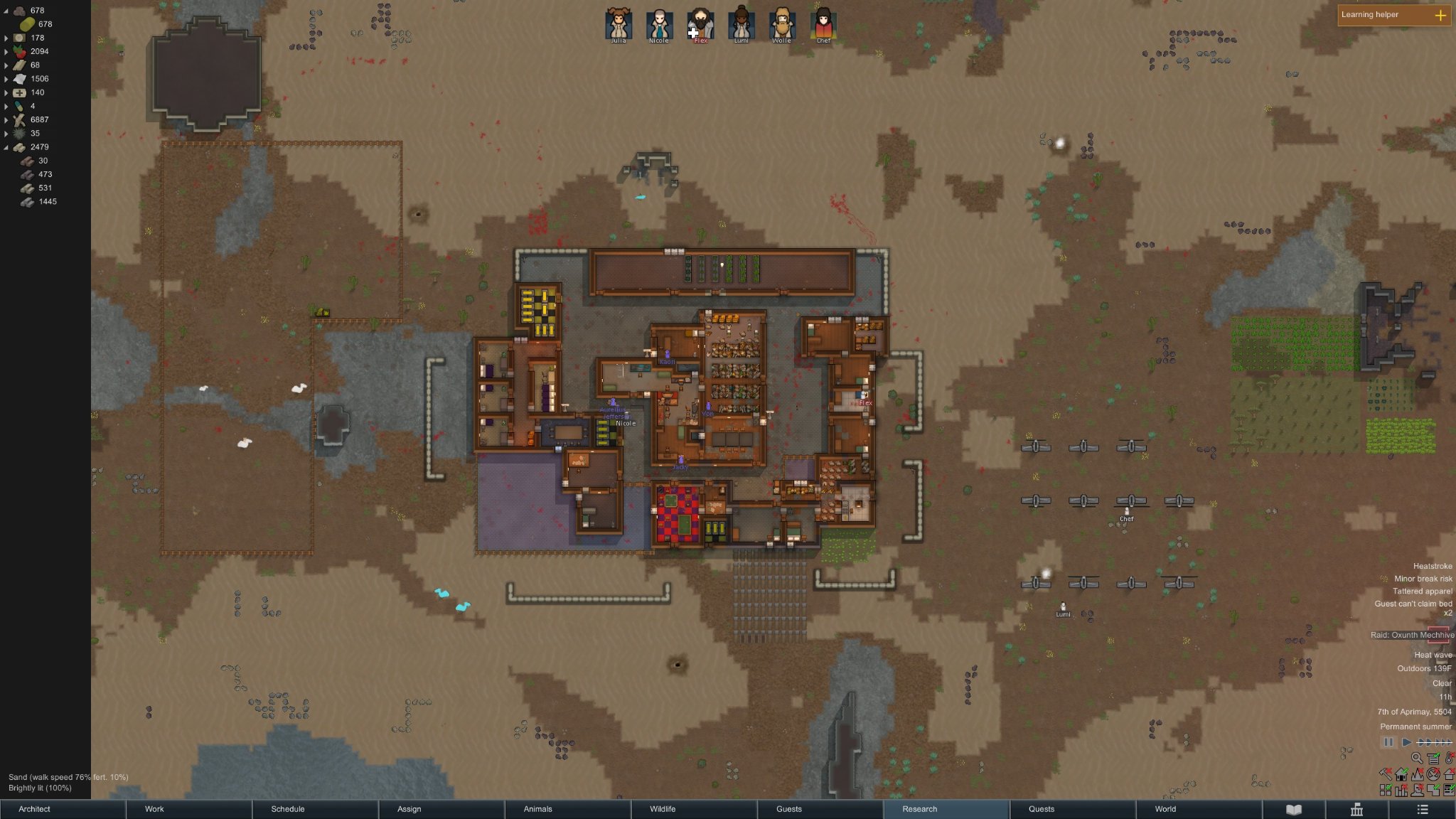Image resolution: width=1456 pixels, height=819 pixels.
Task: Click the magnifying glass overlay icon
Action: tap(1416, 759)
